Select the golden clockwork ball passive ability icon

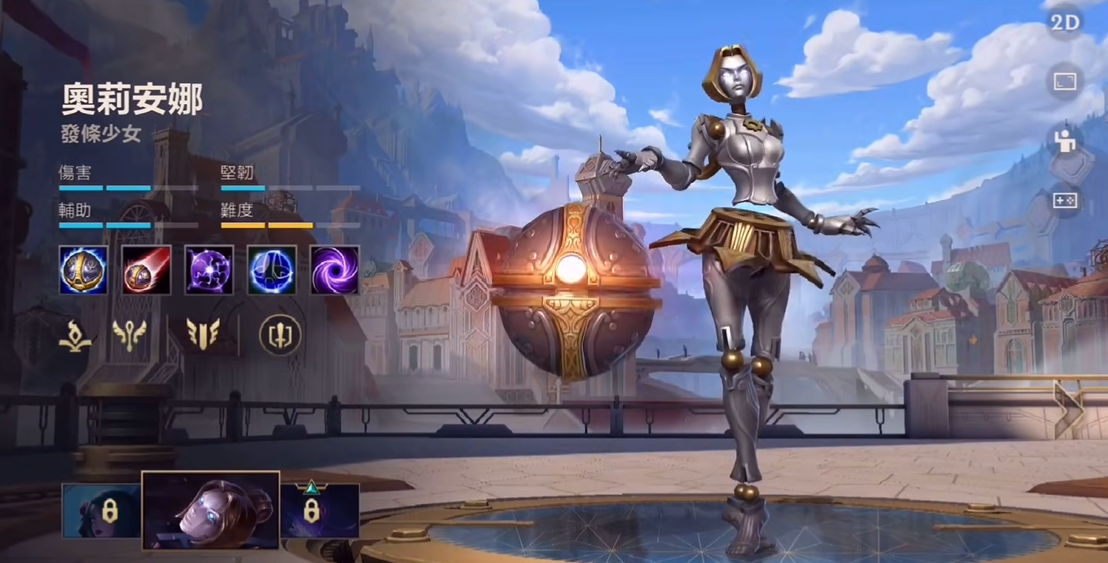[83, 270]
